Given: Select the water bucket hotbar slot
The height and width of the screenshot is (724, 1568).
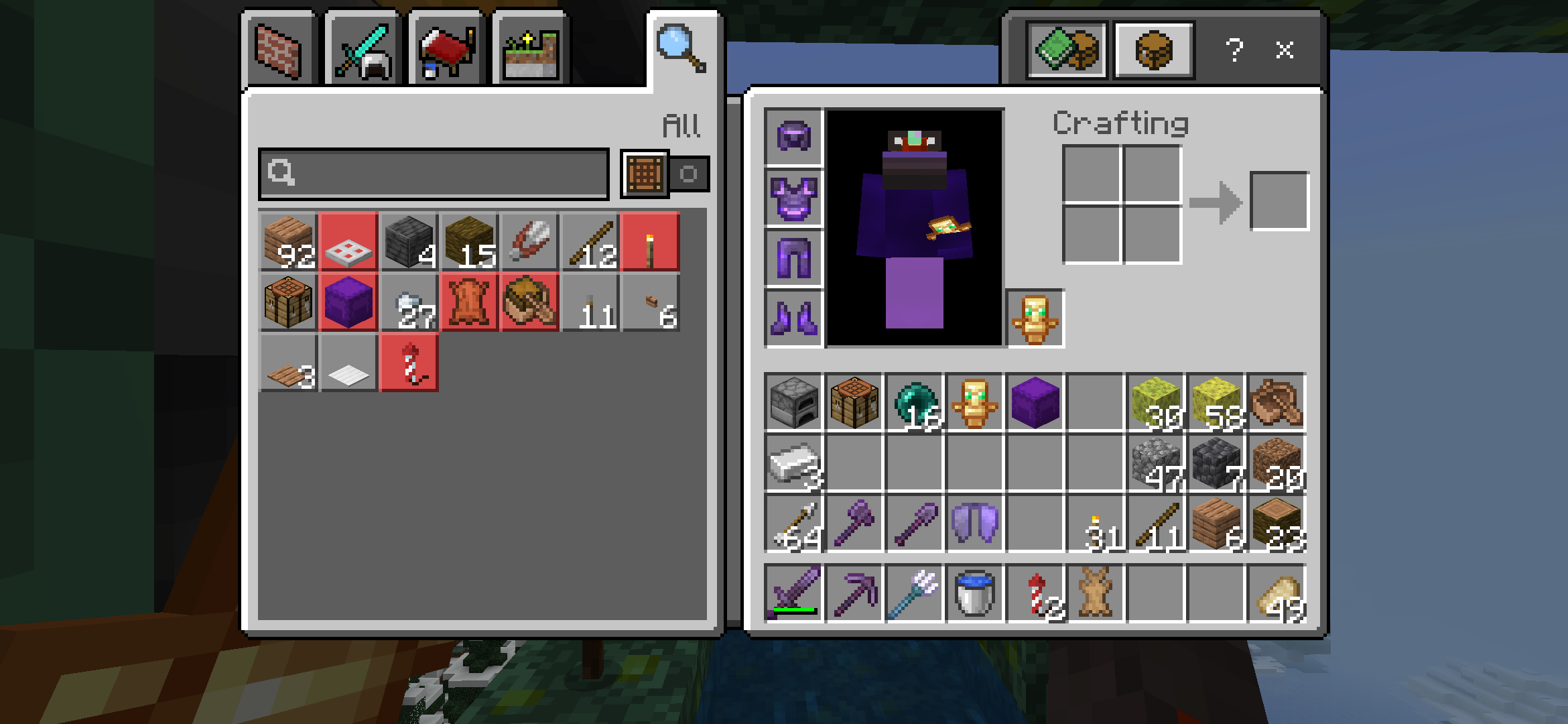Looking at the screenshot, I should (975, 593).
